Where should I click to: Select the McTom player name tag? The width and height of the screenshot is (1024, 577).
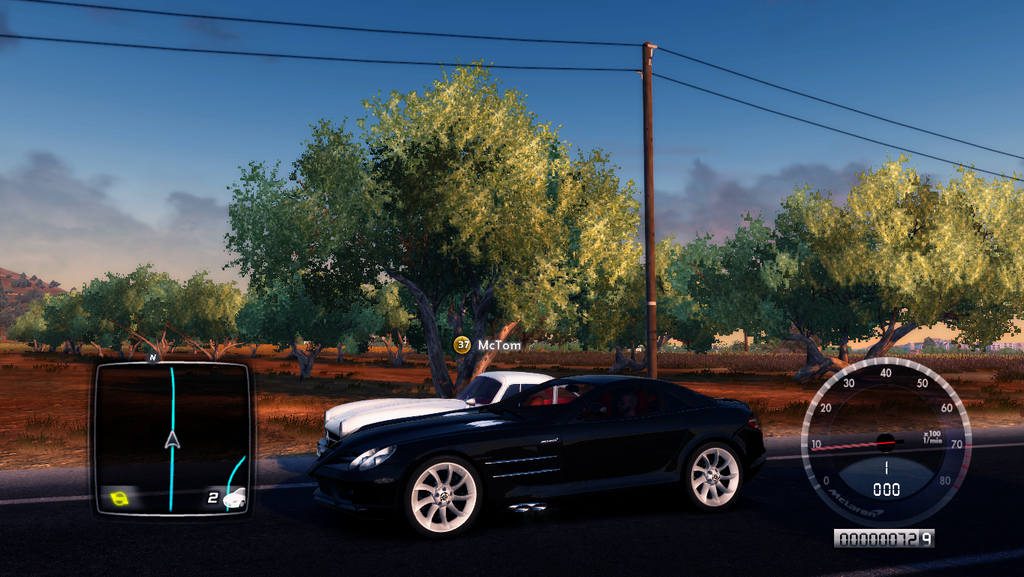tap(499, 345)
